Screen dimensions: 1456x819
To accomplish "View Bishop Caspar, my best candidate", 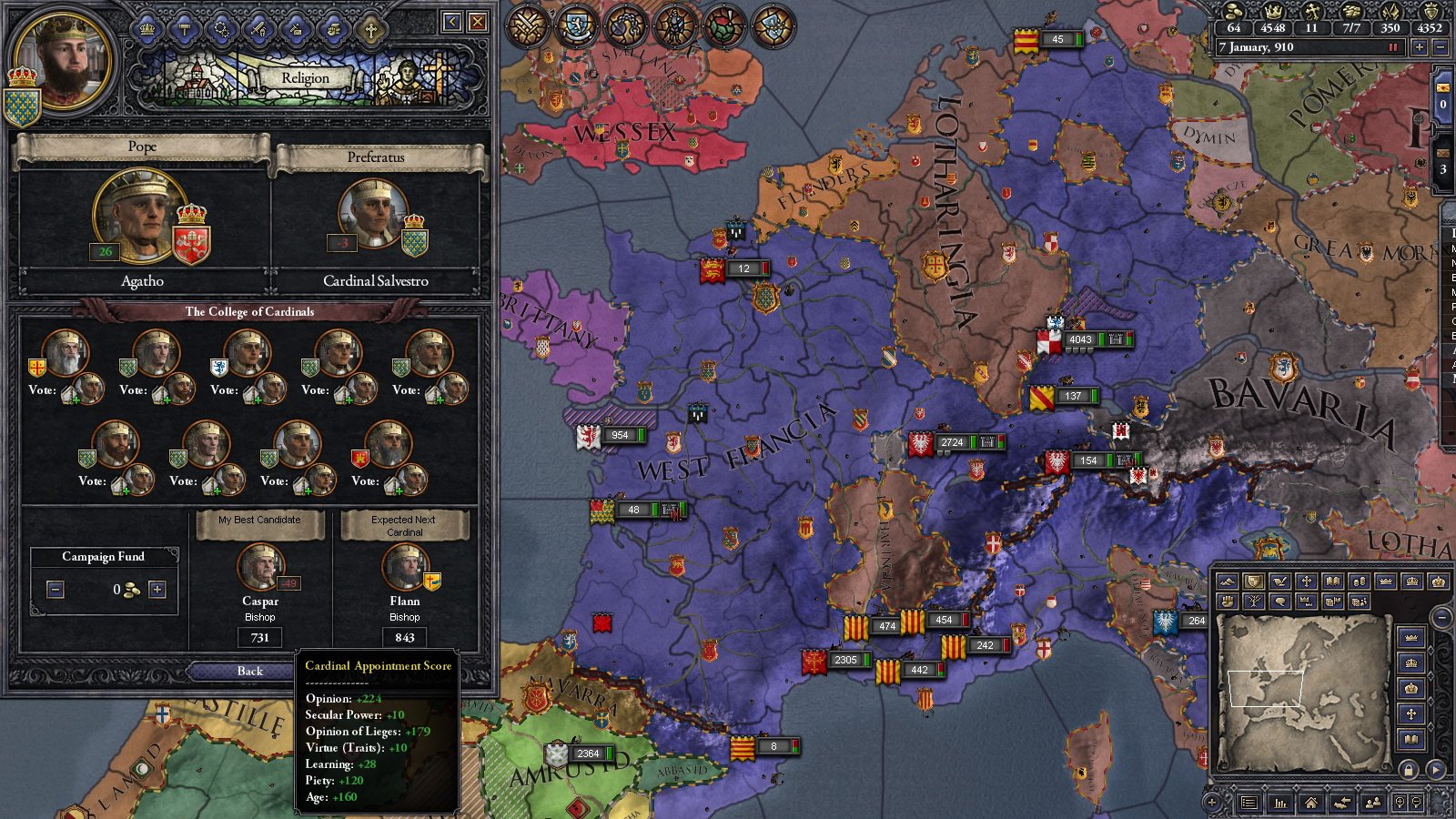I will coord(260,566).
